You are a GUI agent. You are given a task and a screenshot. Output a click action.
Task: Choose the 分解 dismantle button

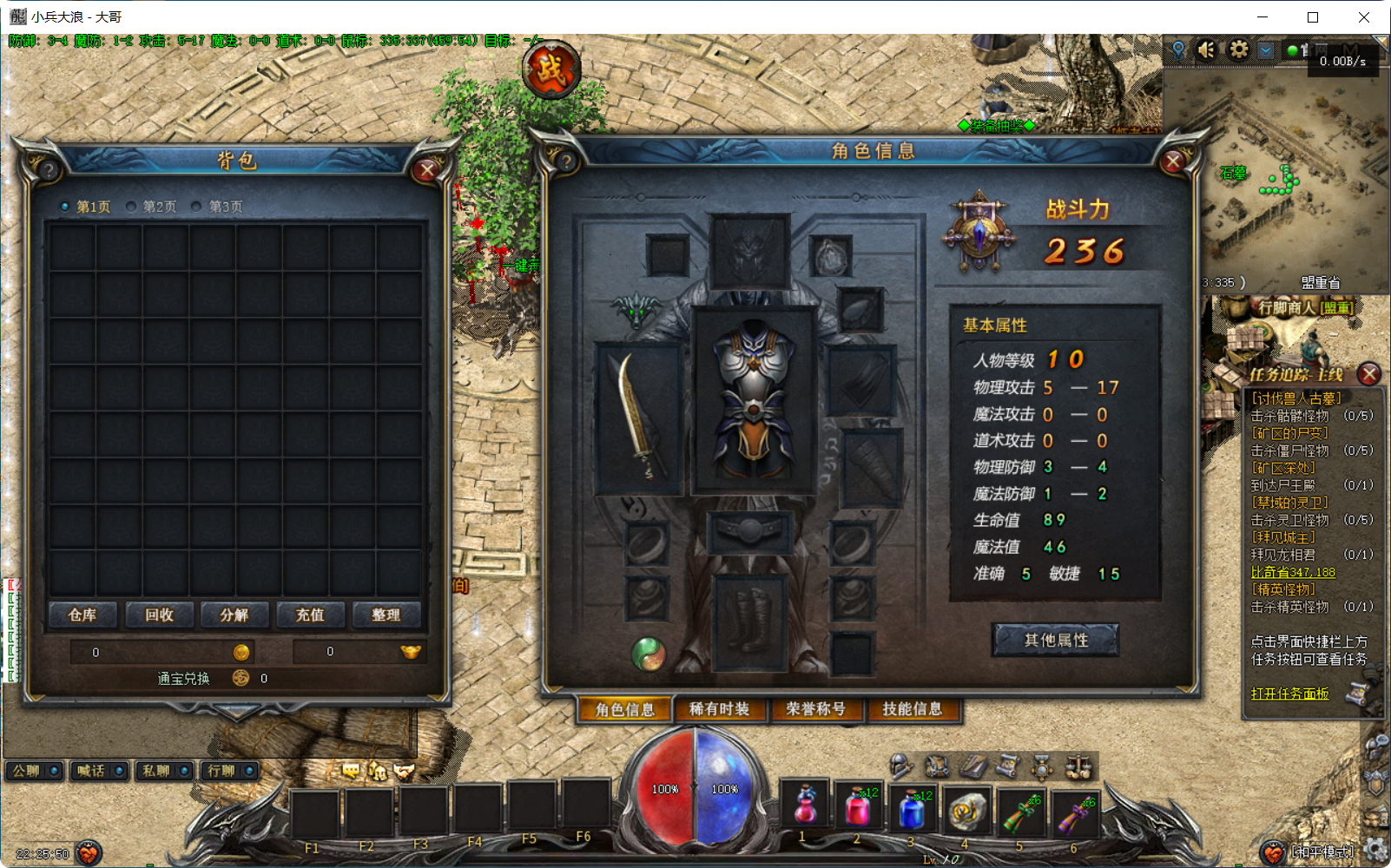click(x=234, y=615)
